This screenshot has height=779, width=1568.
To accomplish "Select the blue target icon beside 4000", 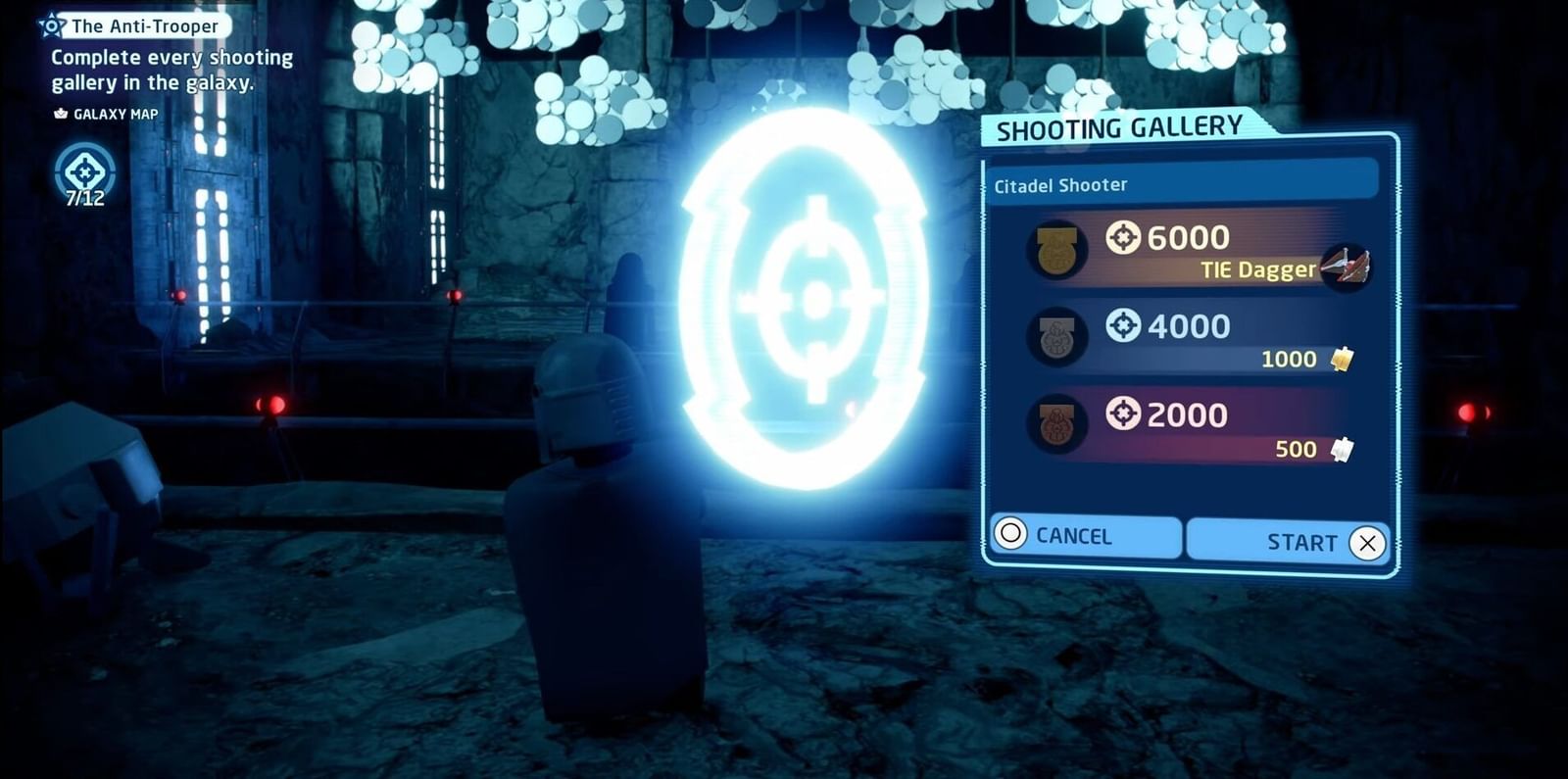I will tap(1125, 324).
